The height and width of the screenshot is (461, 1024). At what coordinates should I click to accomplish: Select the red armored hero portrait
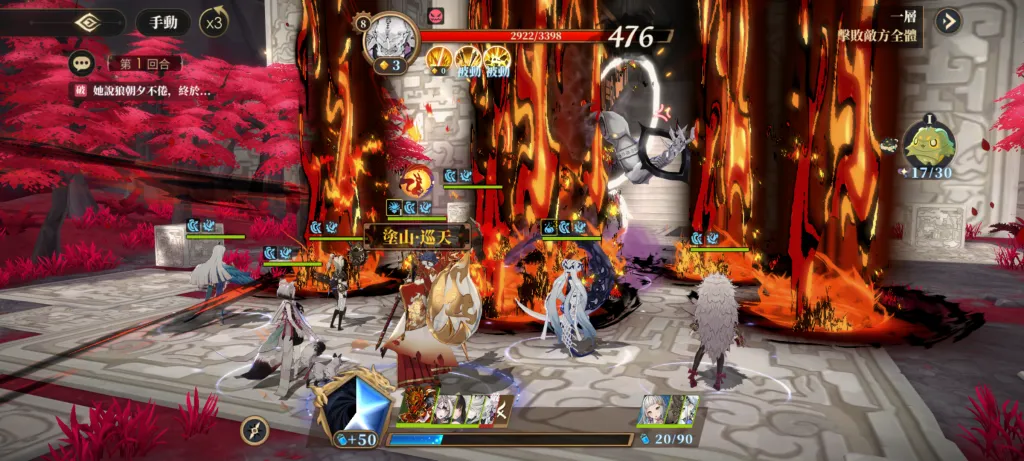pos(413,409)
